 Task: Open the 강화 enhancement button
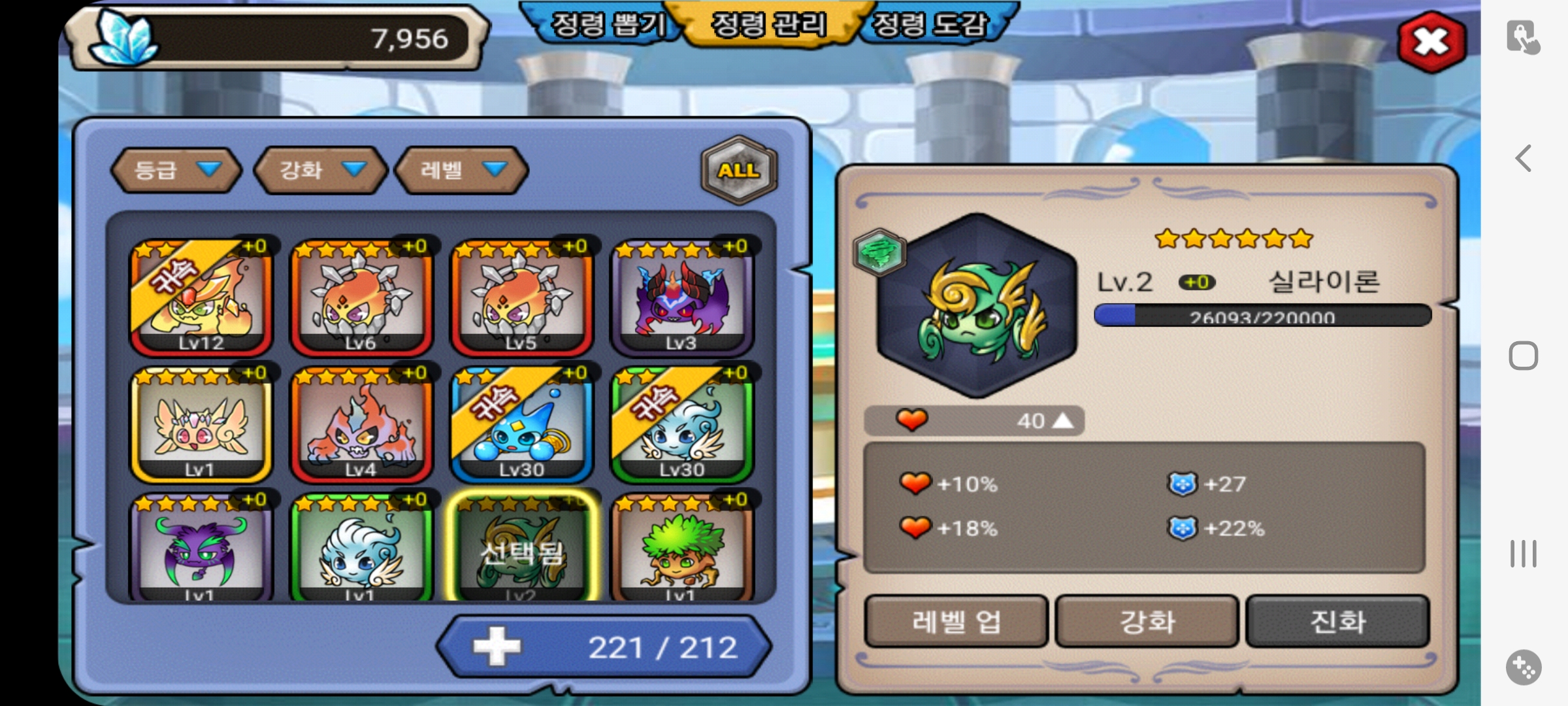tap(1147, 622)
